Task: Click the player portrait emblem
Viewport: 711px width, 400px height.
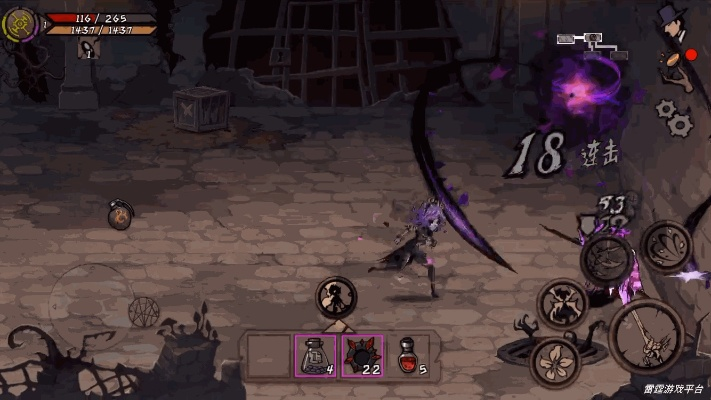Action: click(x=20, y=24)
